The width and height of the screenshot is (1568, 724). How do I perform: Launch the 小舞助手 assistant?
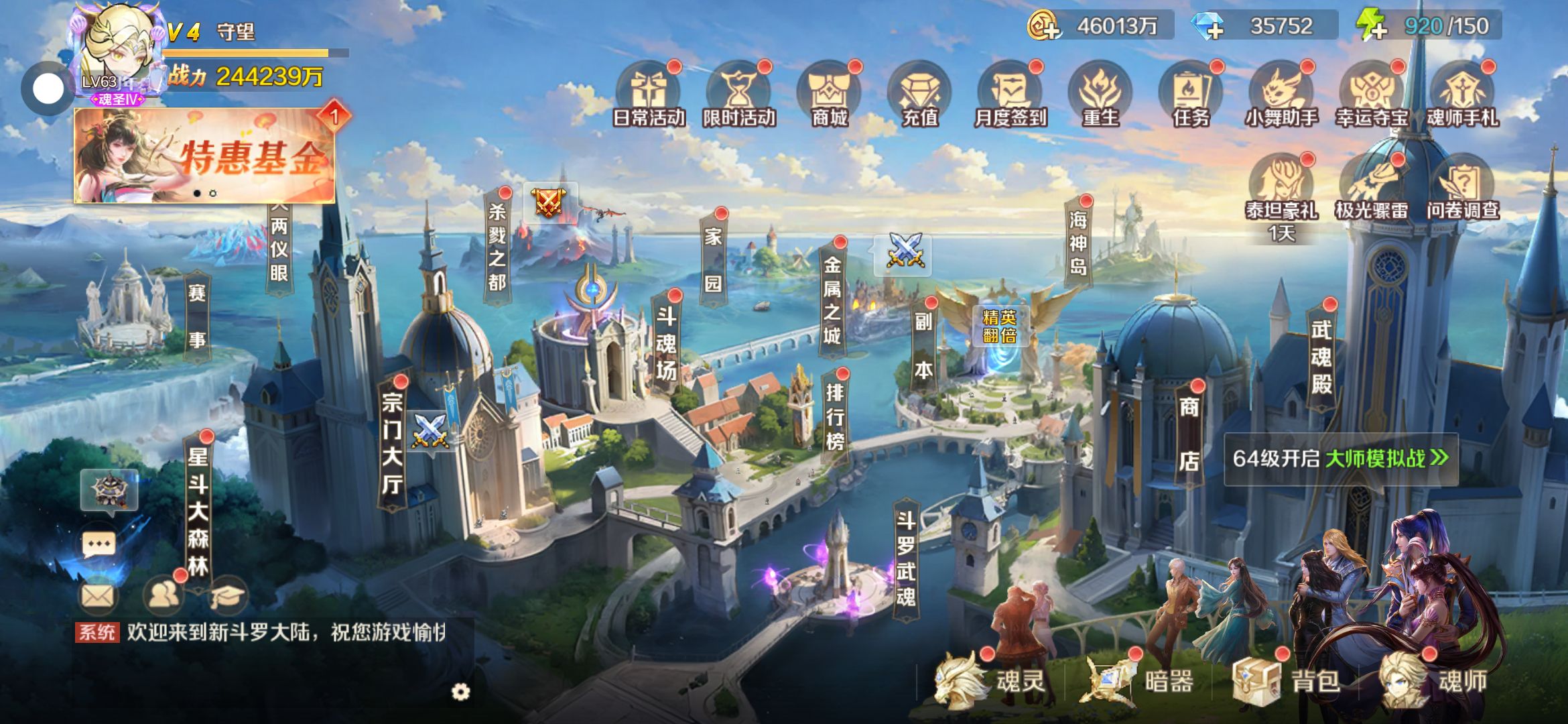(x=1281, y=95)
